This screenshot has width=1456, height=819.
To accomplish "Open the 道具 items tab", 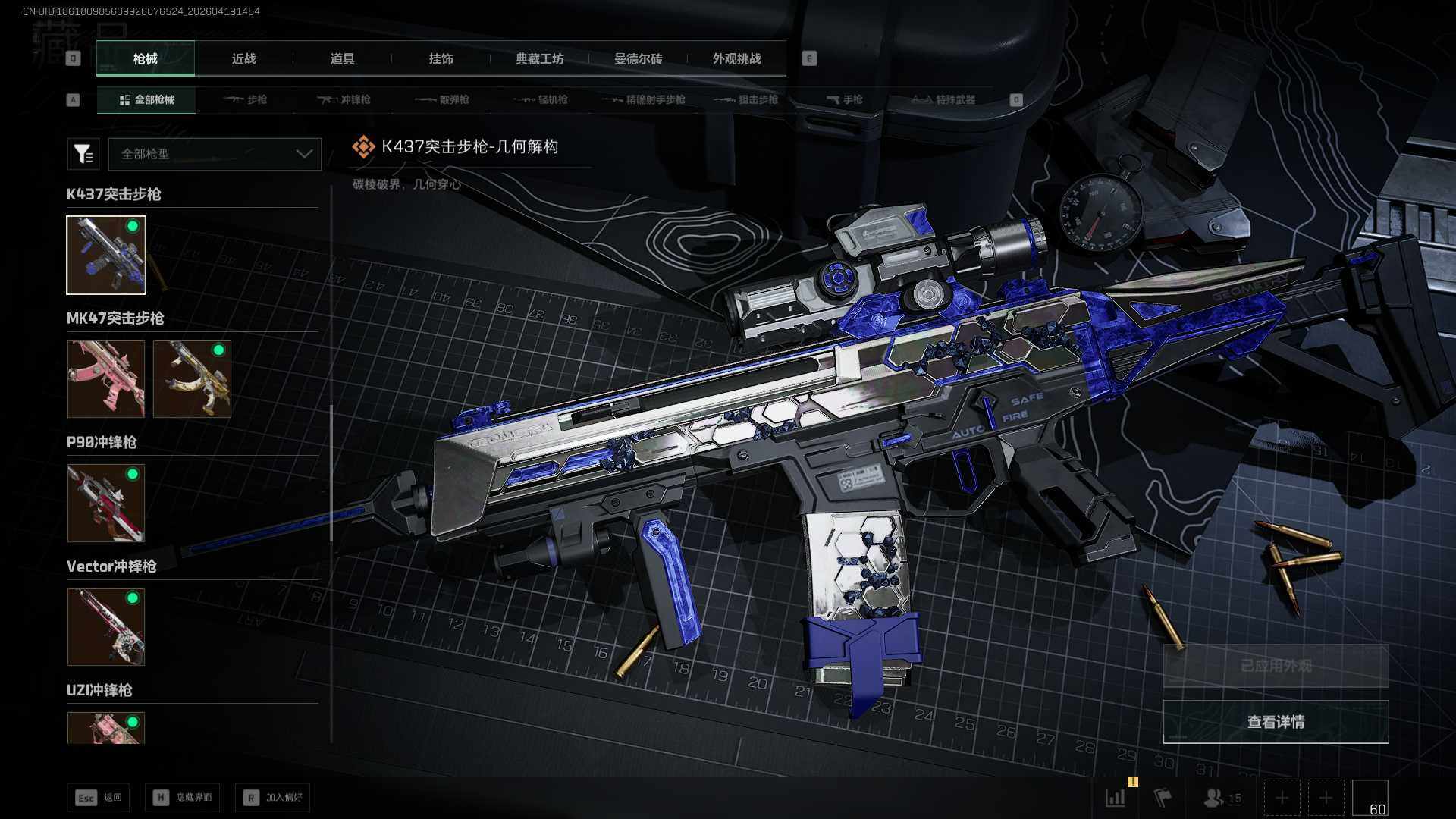I will point(342,58).
